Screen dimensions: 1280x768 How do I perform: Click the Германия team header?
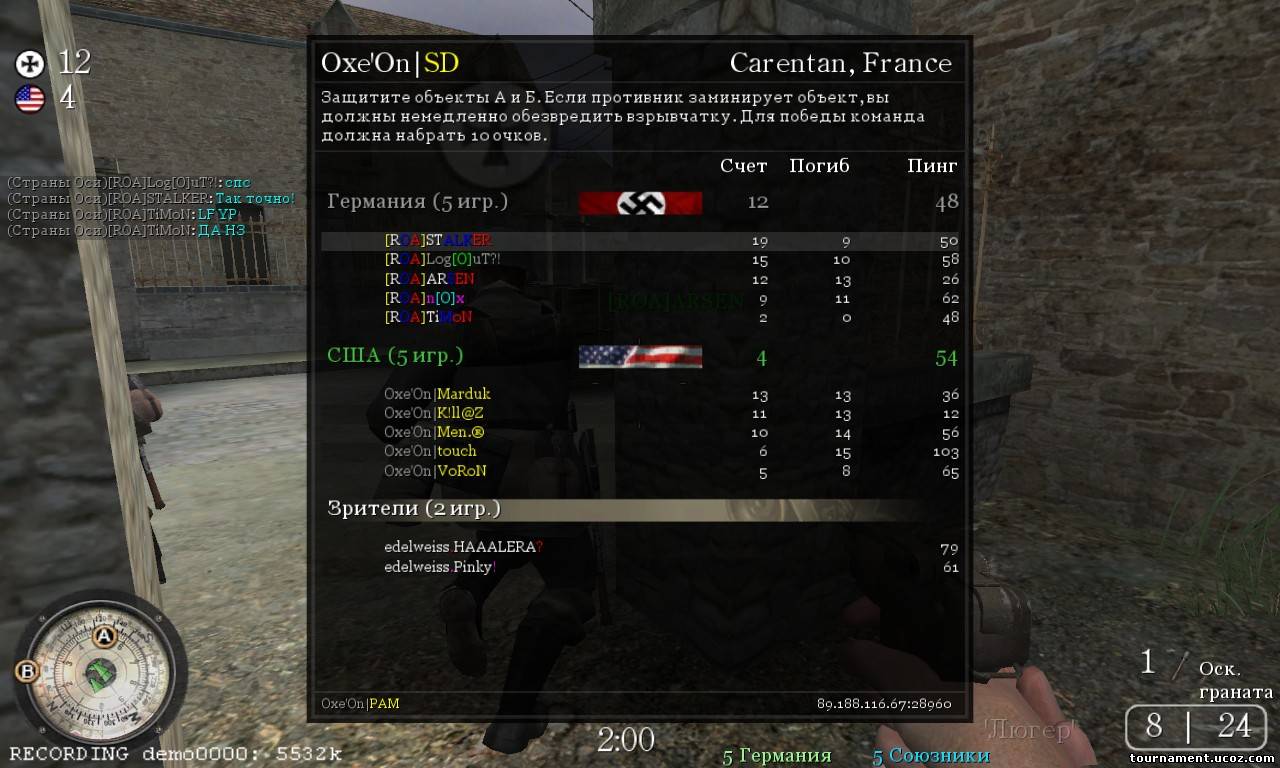pos(417,202)
